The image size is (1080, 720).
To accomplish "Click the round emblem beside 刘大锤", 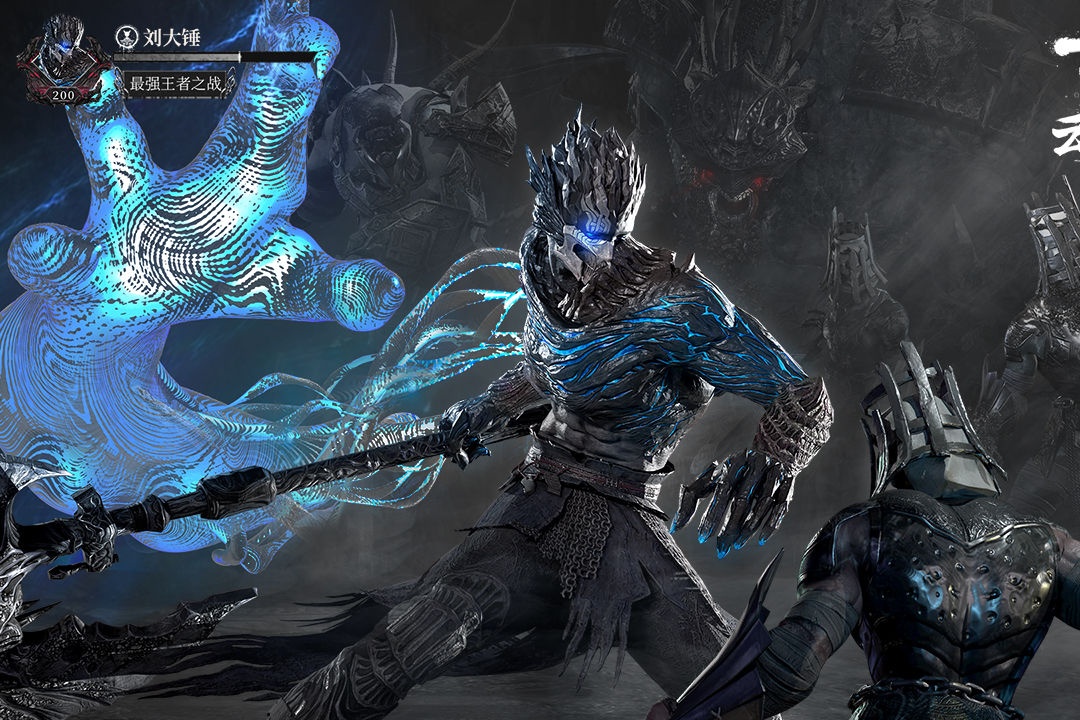I will 126,36.
